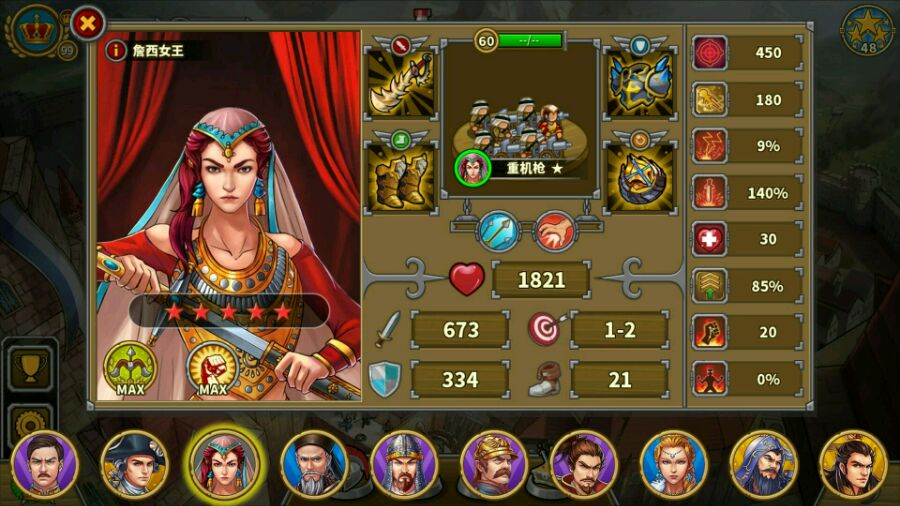The width and height of the screenshot is (900, 506).
Task: Pick the bearded elder in dark cap
Action: click(x=314, y=464)
